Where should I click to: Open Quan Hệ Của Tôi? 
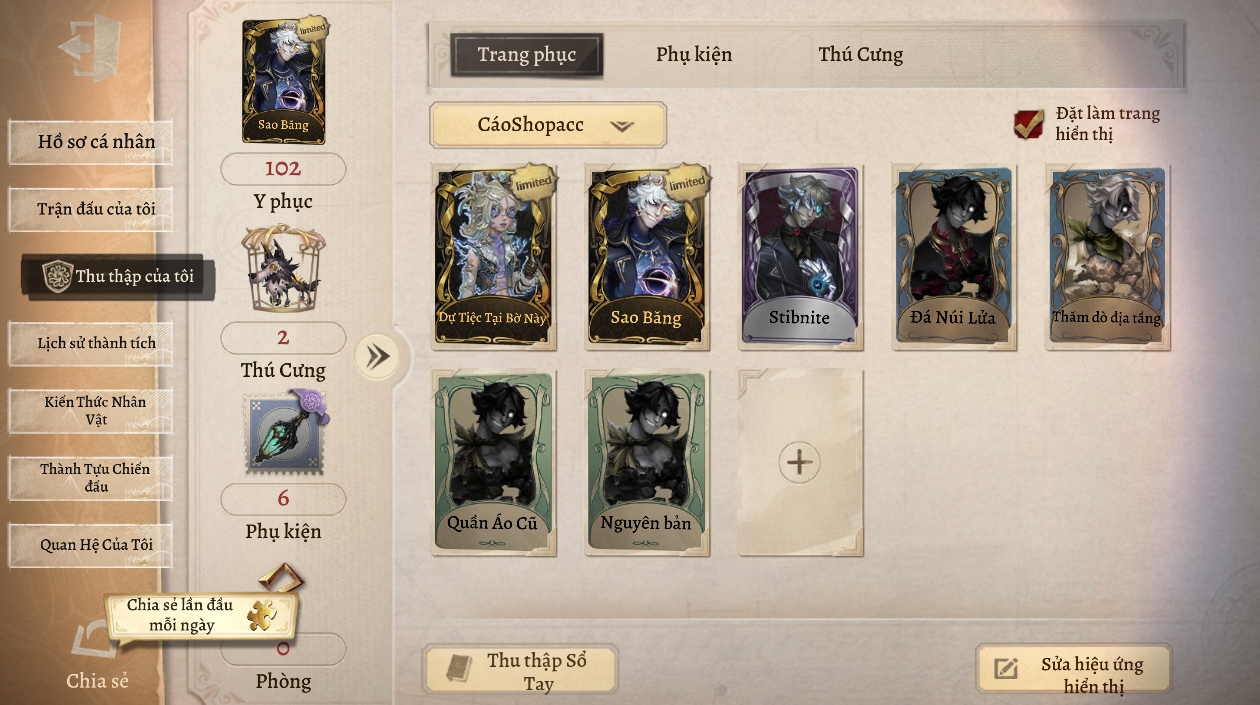91,545
